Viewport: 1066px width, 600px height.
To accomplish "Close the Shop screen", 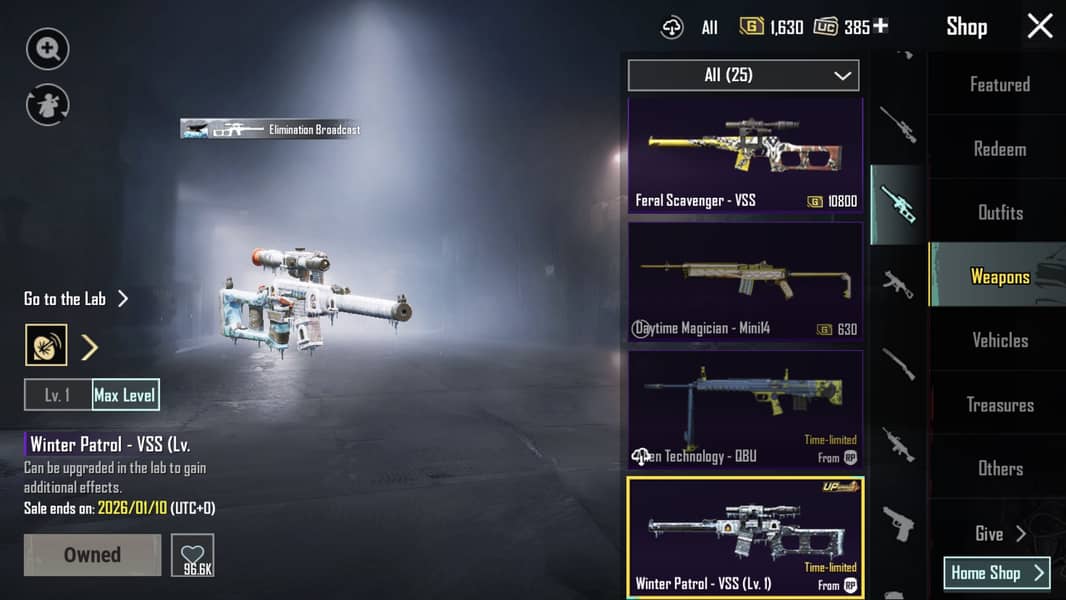I will pyautogui.click(x=1040, y=26).
